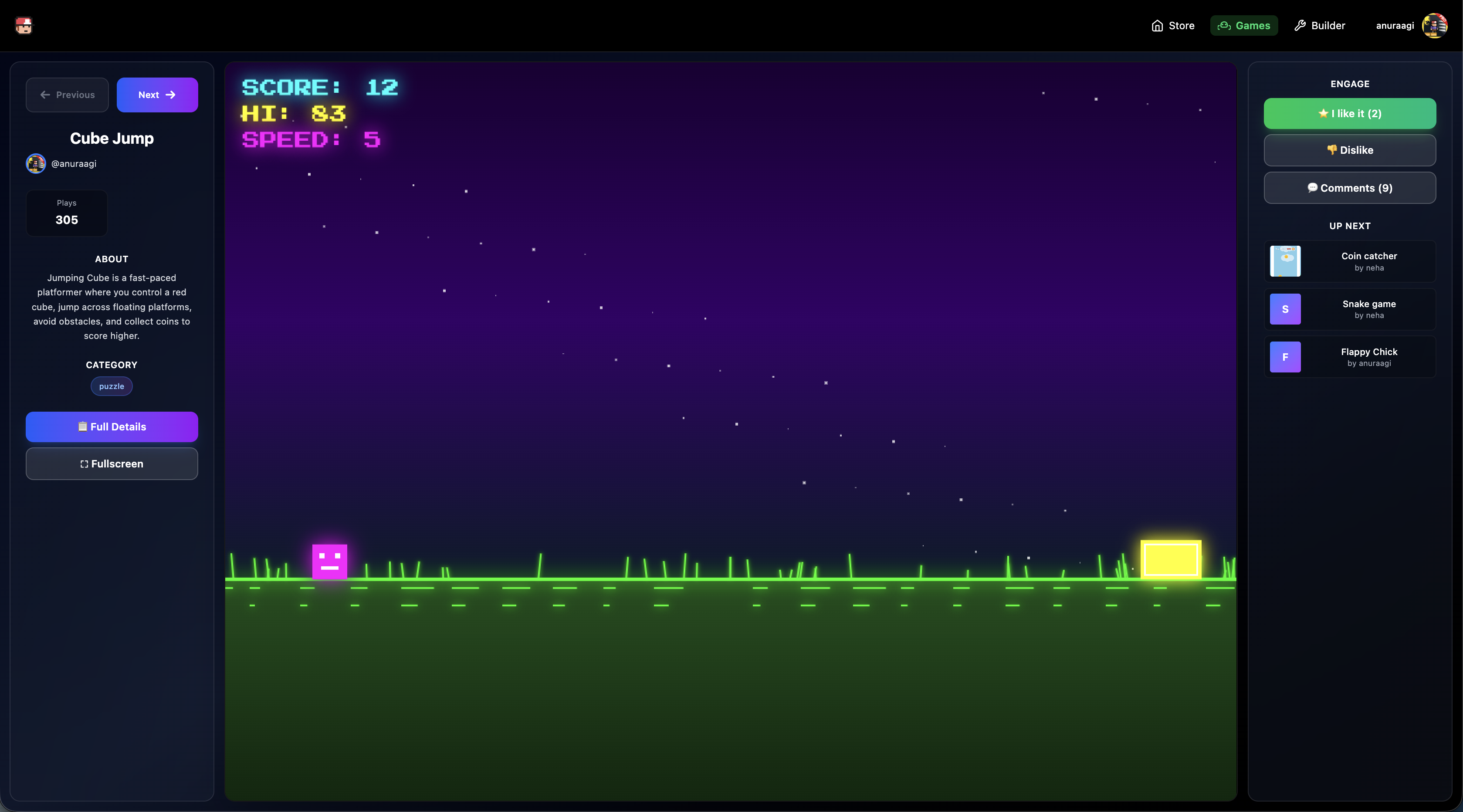Click the clipboard icon on Full Details
The height and width of the screenshot is (812, 1463).
pyautogui.click(x=83, y=426)
